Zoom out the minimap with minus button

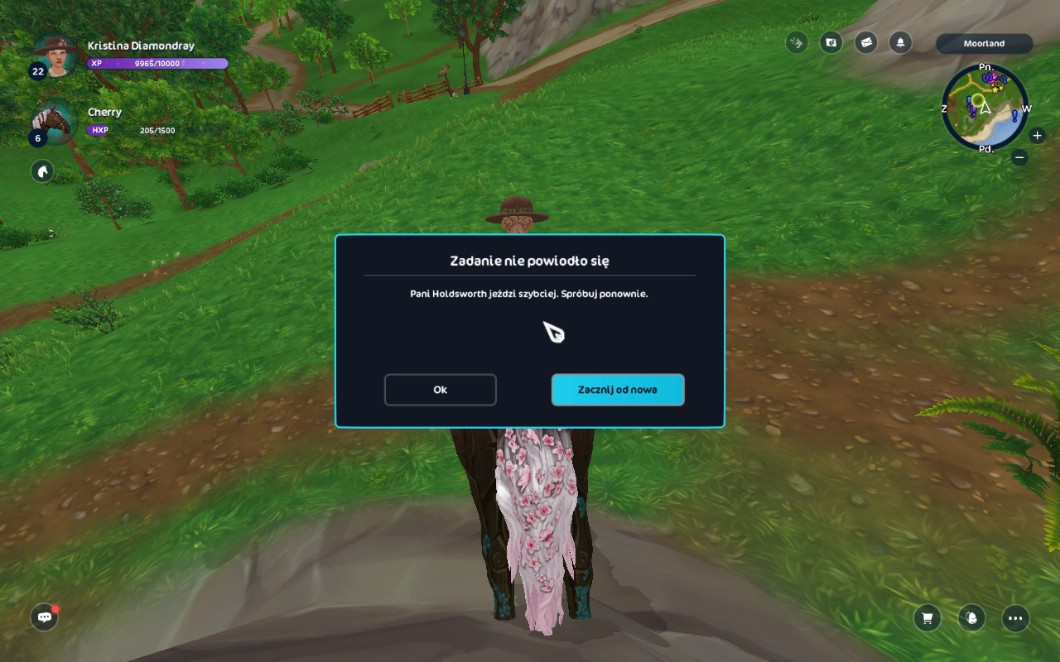[1019, 157]
